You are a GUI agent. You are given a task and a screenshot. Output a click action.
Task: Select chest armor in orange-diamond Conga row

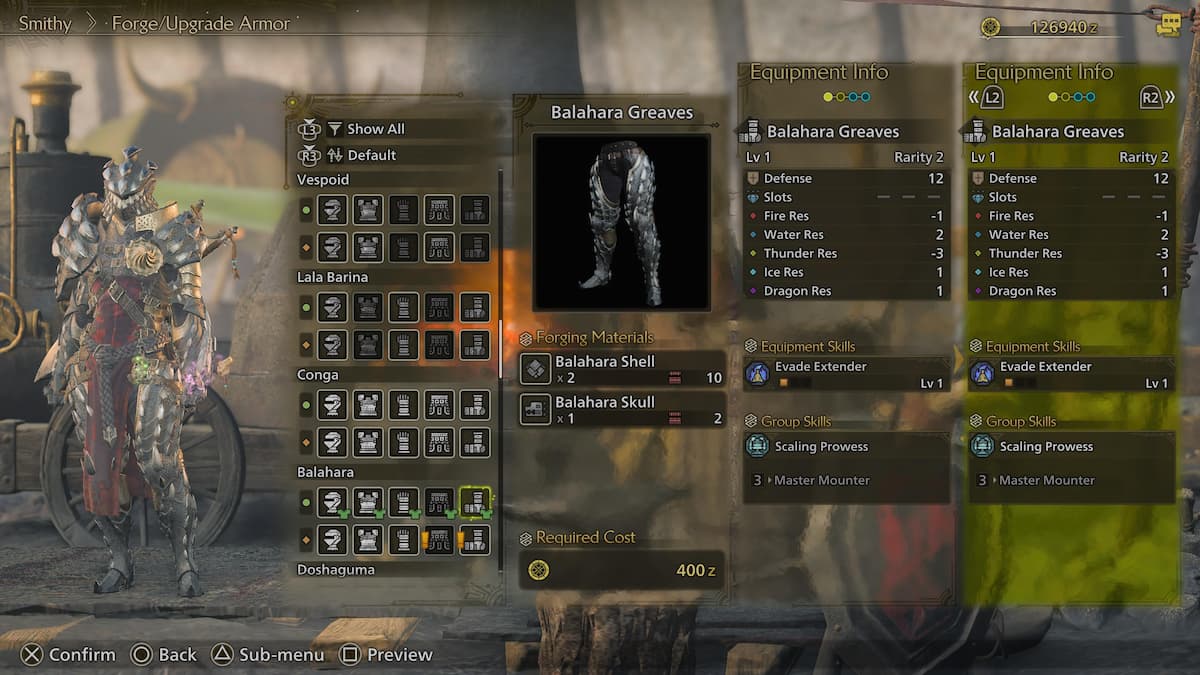(x=368, y=442)
